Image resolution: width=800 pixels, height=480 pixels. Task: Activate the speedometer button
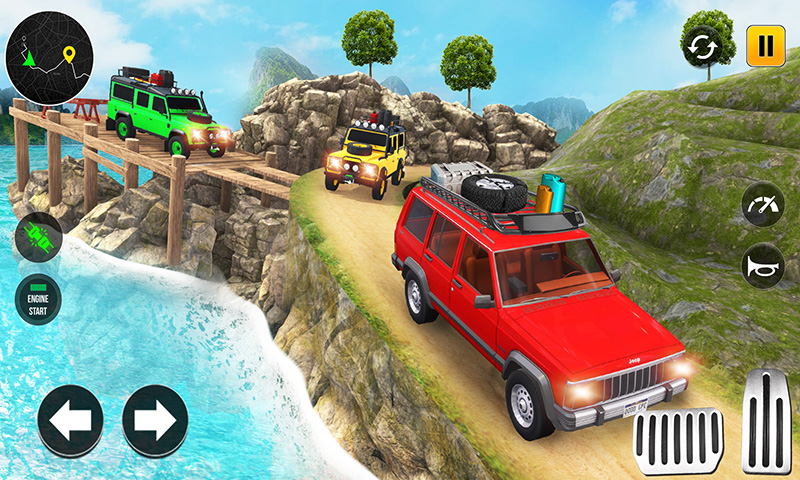tap(763, 206)
